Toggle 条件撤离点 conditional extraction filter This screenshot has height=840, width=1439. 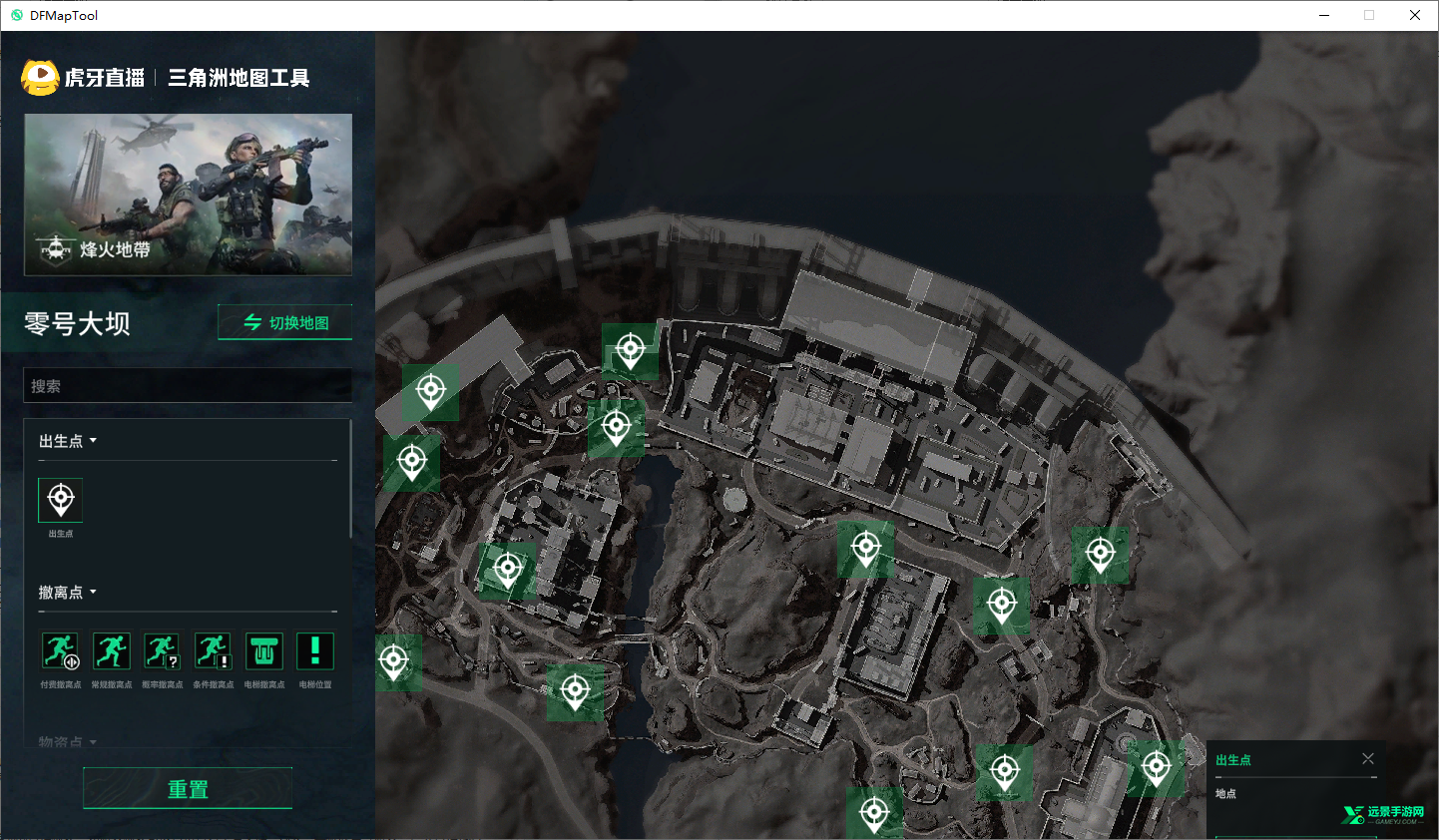click(213, 651)
